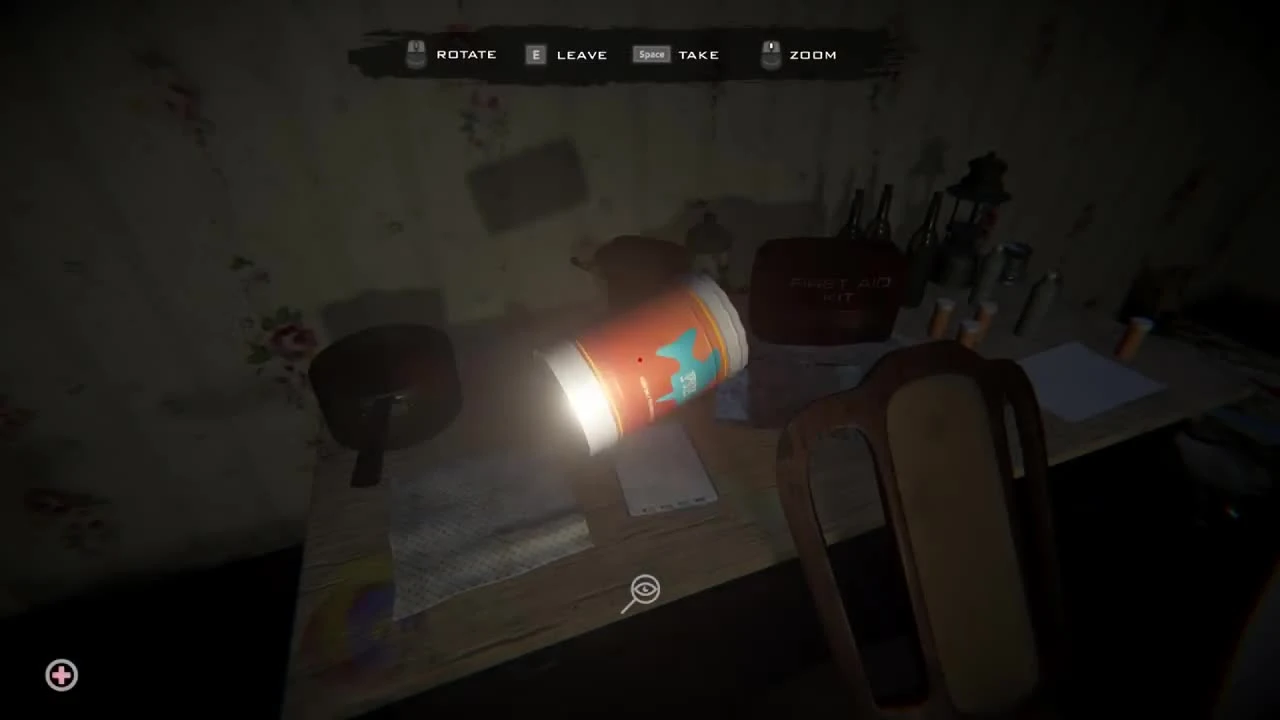The image size is (1280, 720).
Task: Click the Space key icon beside TAKE
Action: coord(651,55)
